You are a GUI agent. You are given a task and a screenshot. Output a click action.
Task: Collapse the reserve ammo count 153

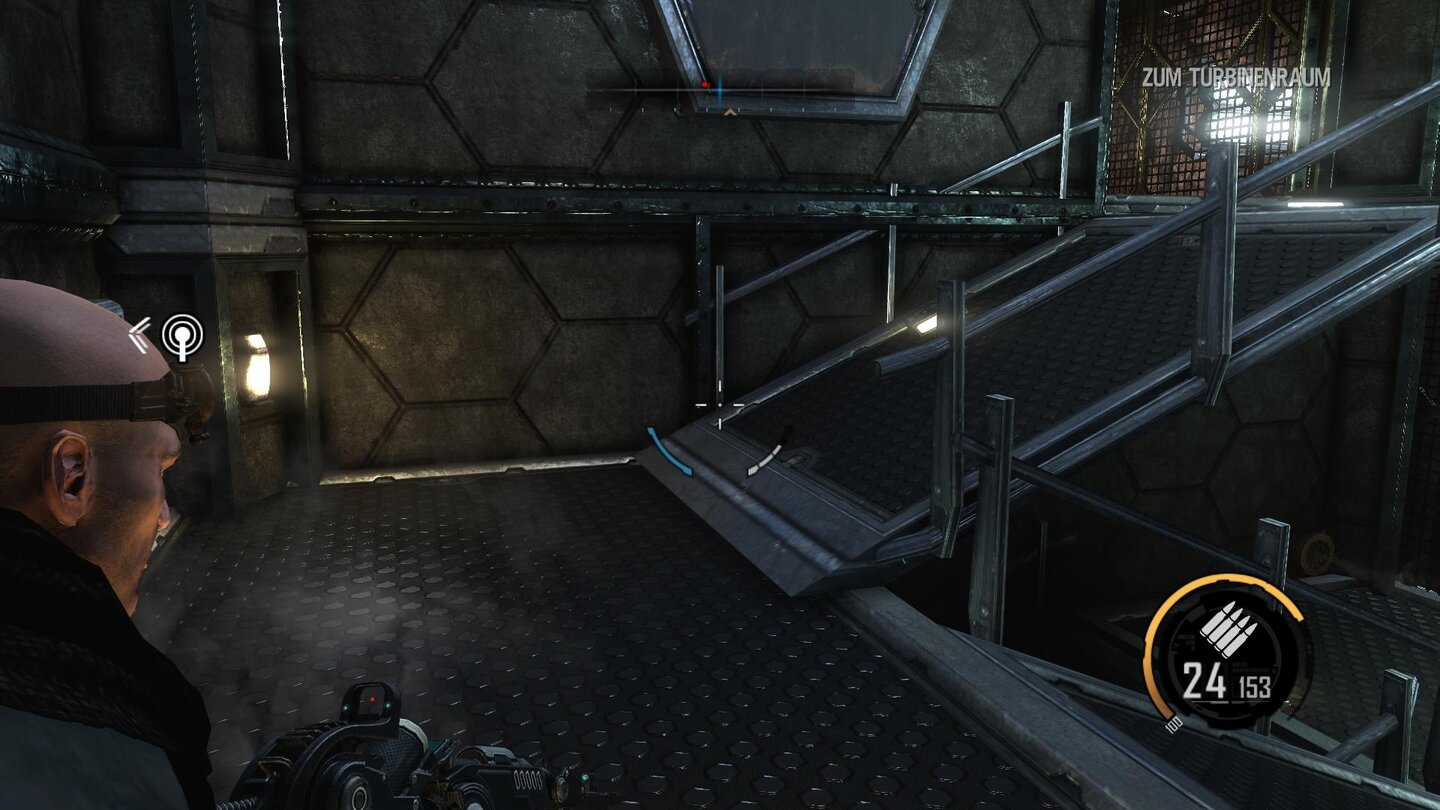pos(1254,686)
